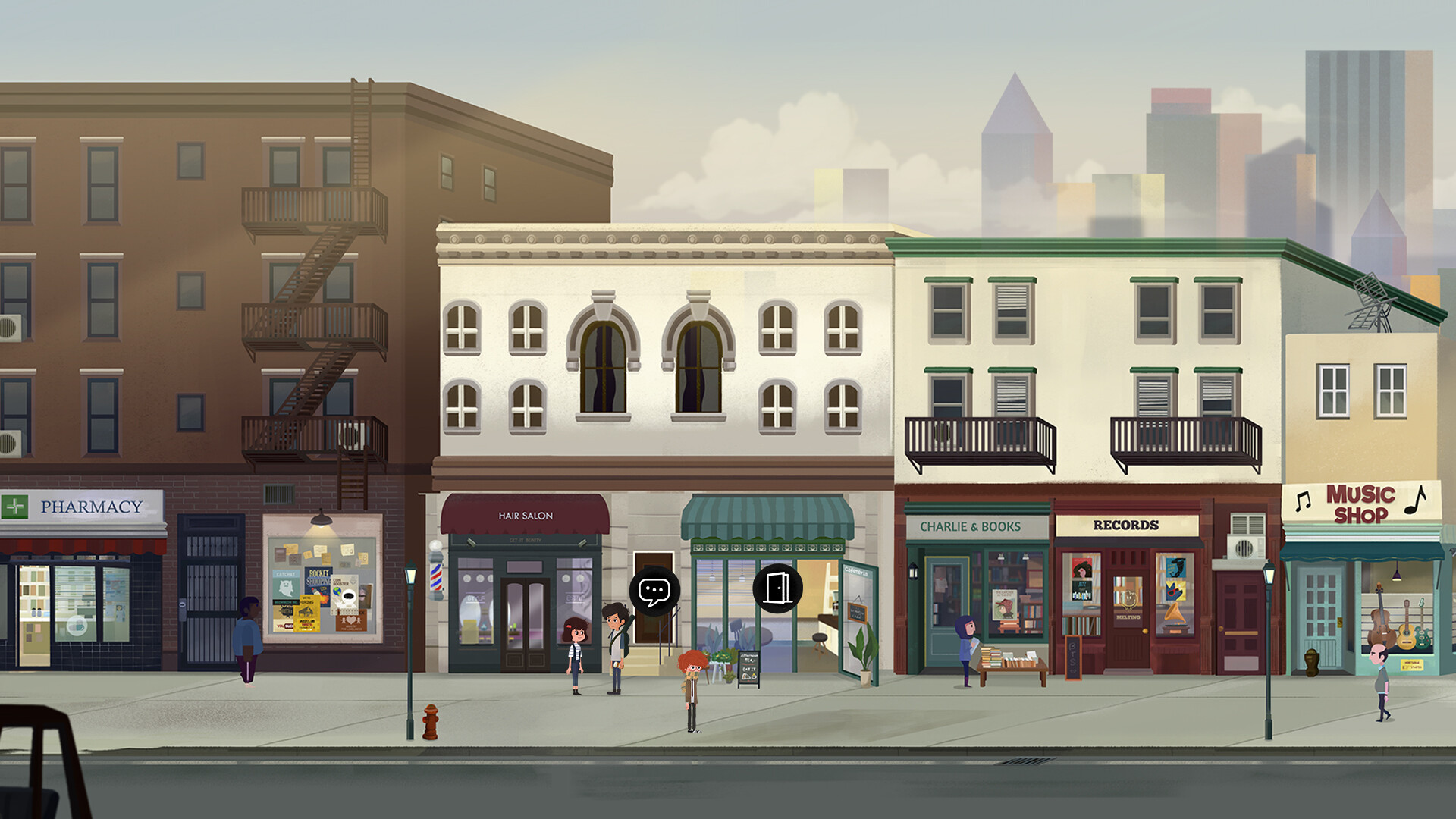Image resolution: width=1456 pixels, height=819 pixels.
Task: Click the HAIR SALON awning sign
Action: (x=526, y=514)
